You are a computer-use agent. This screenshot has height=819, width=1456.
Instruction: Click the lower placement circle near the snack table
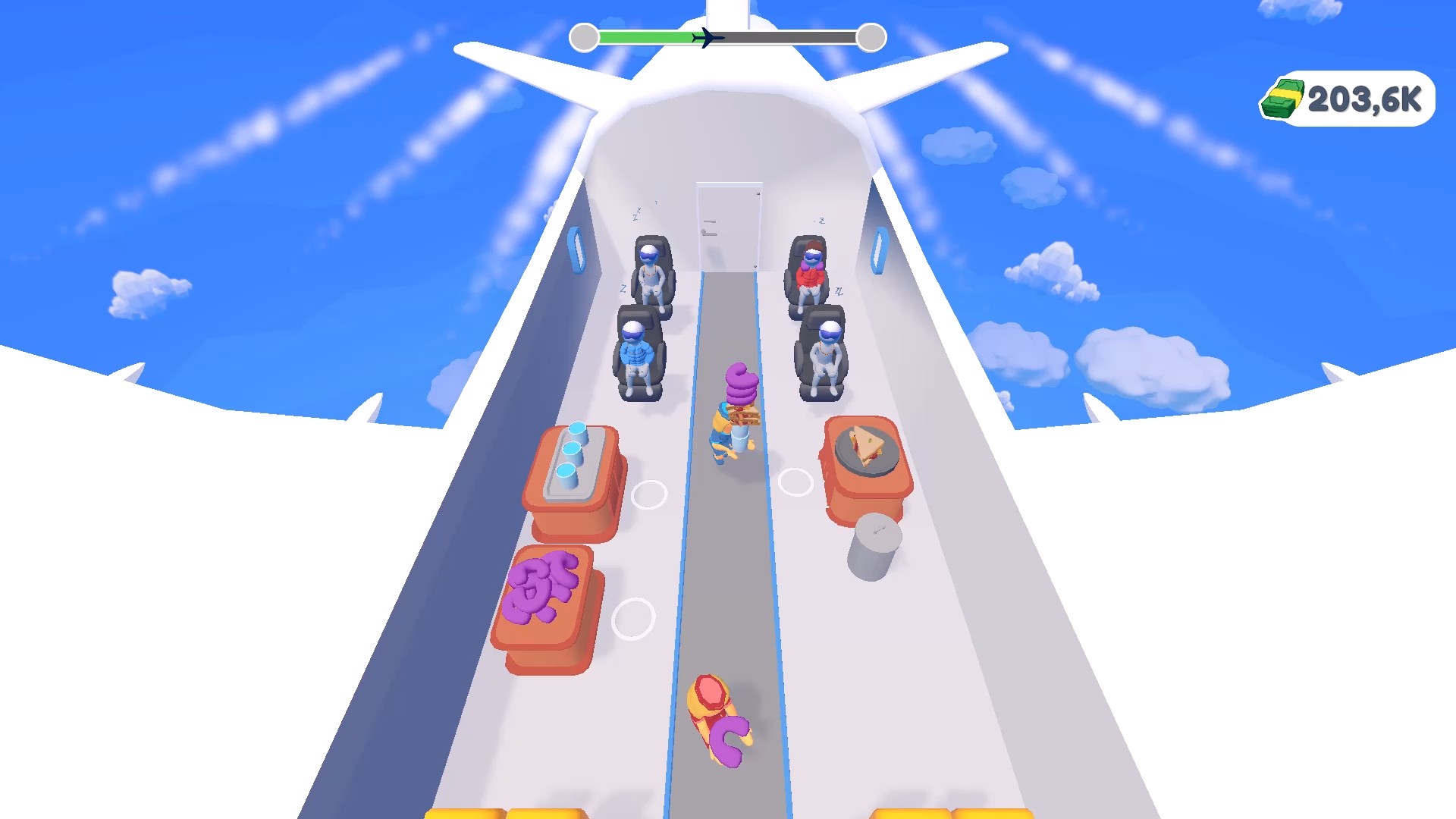click(632, 619)
